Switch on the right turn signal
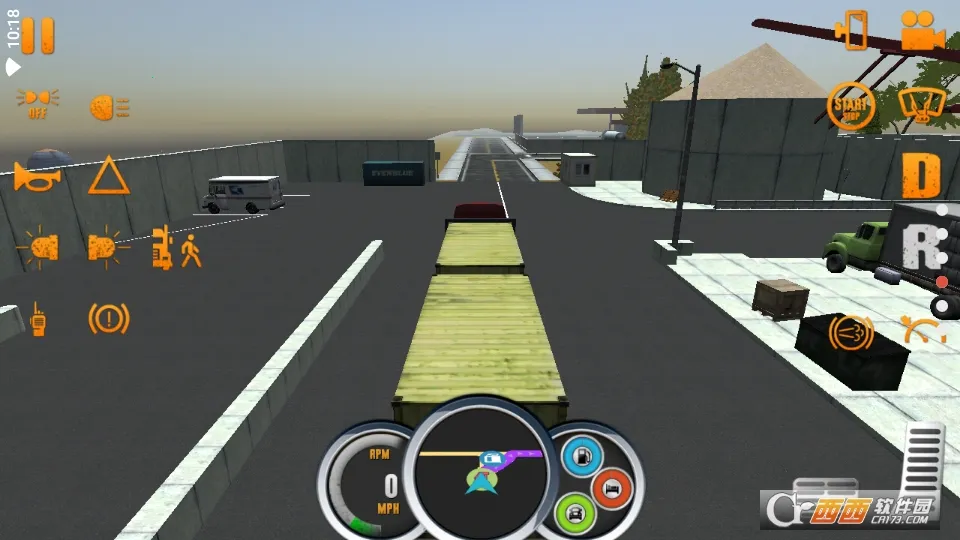 107,247
